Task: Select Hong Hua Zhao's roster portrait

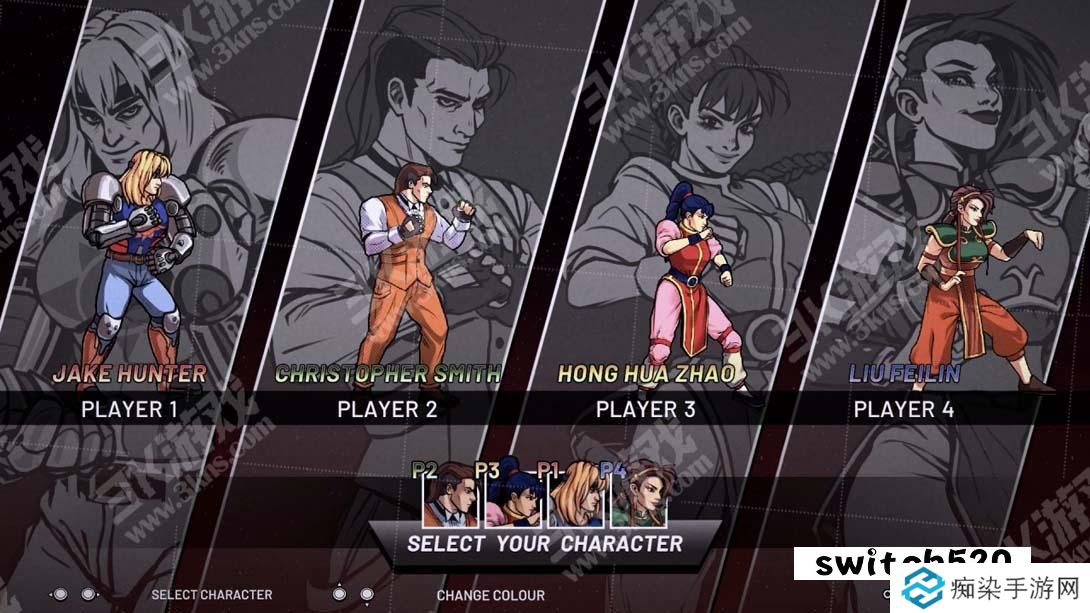Action: 512,497
